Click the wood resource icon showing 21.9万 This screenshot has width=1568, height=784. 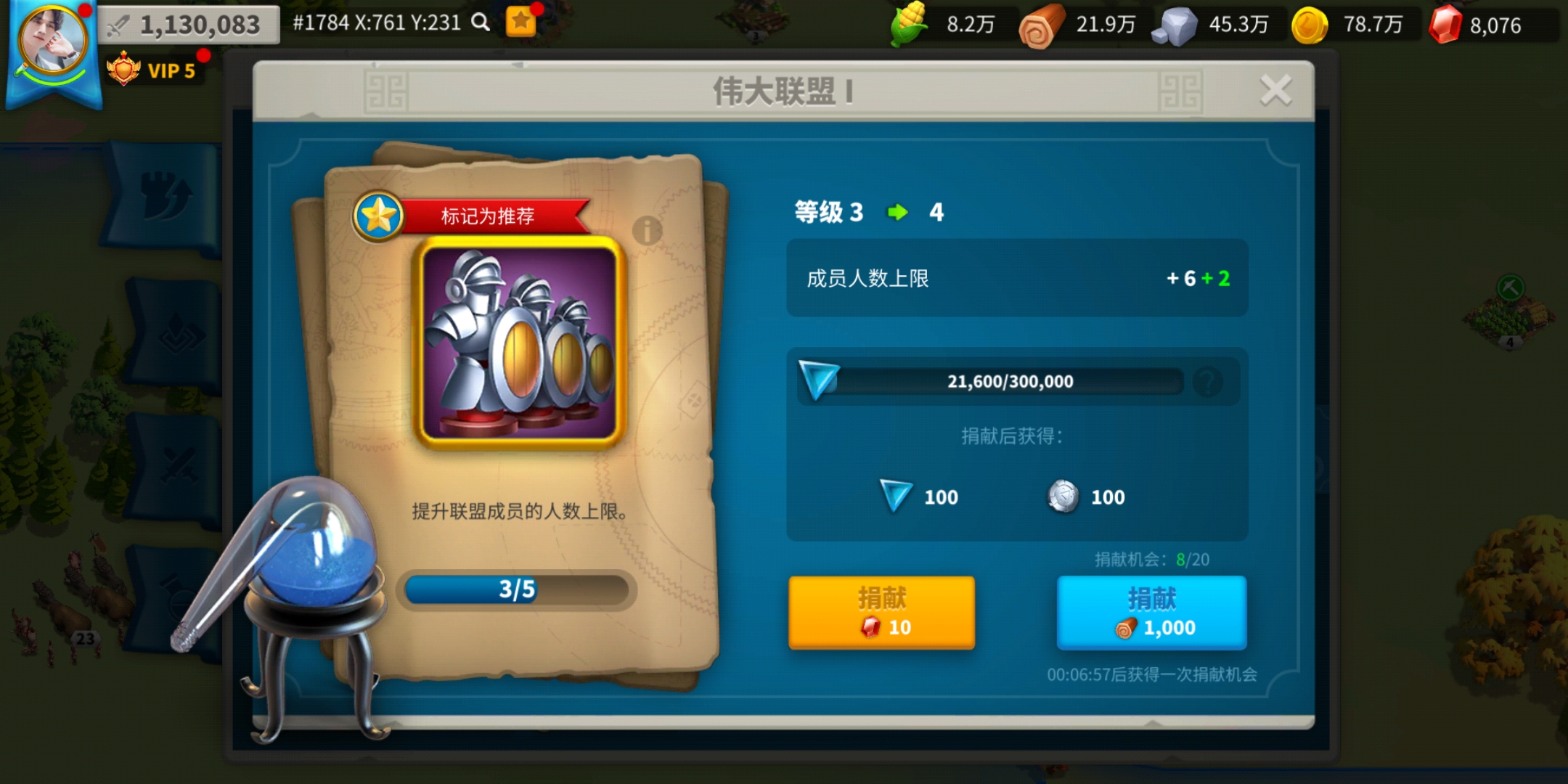pyautogui.click(x=1043, y=24)
